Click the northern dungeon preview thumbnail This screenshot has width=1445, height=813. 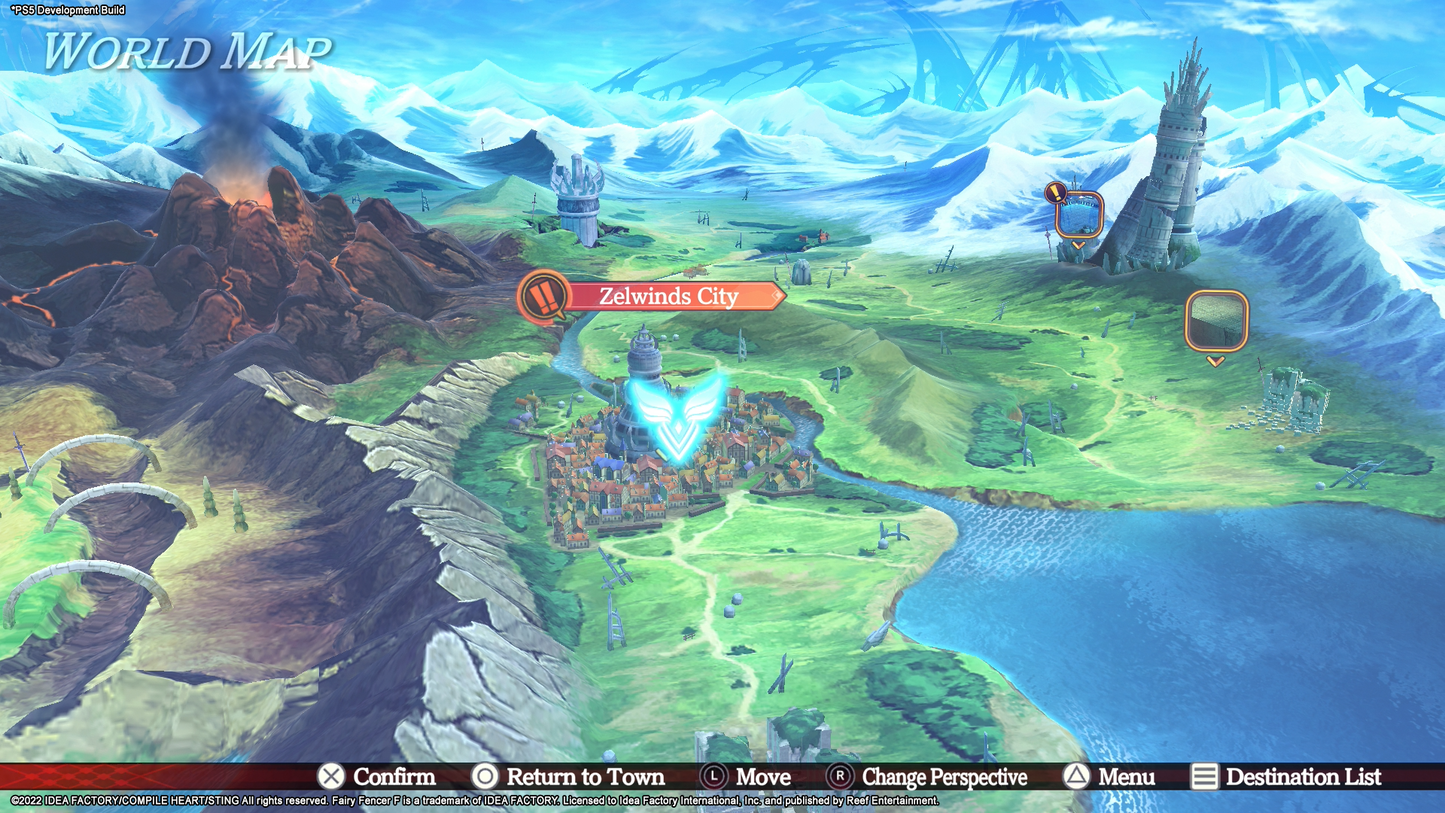tap(1077, 212)
